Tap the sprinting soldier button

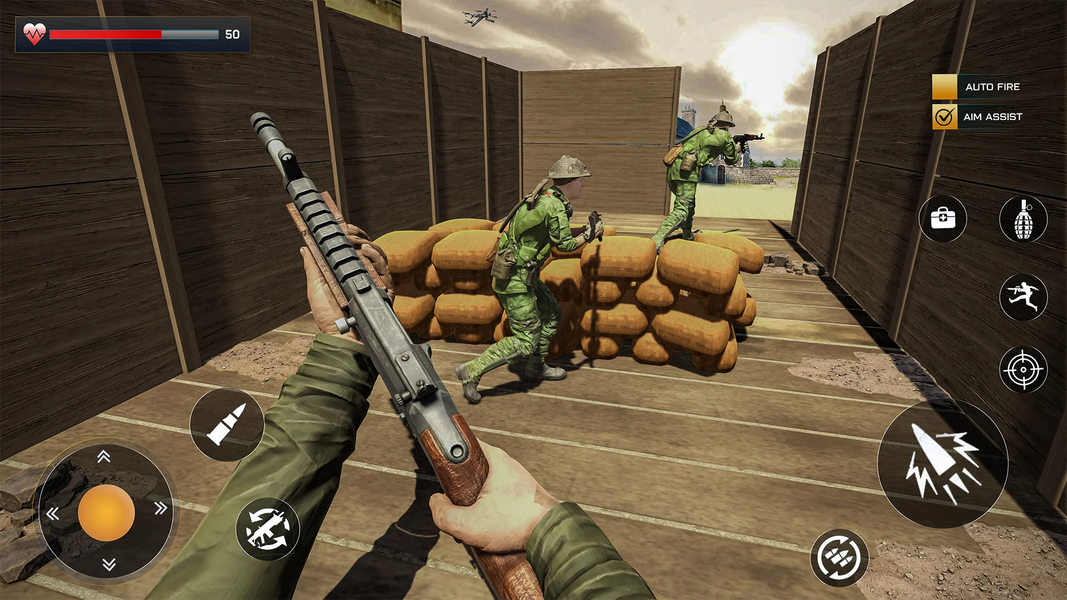coord(1023,297)
